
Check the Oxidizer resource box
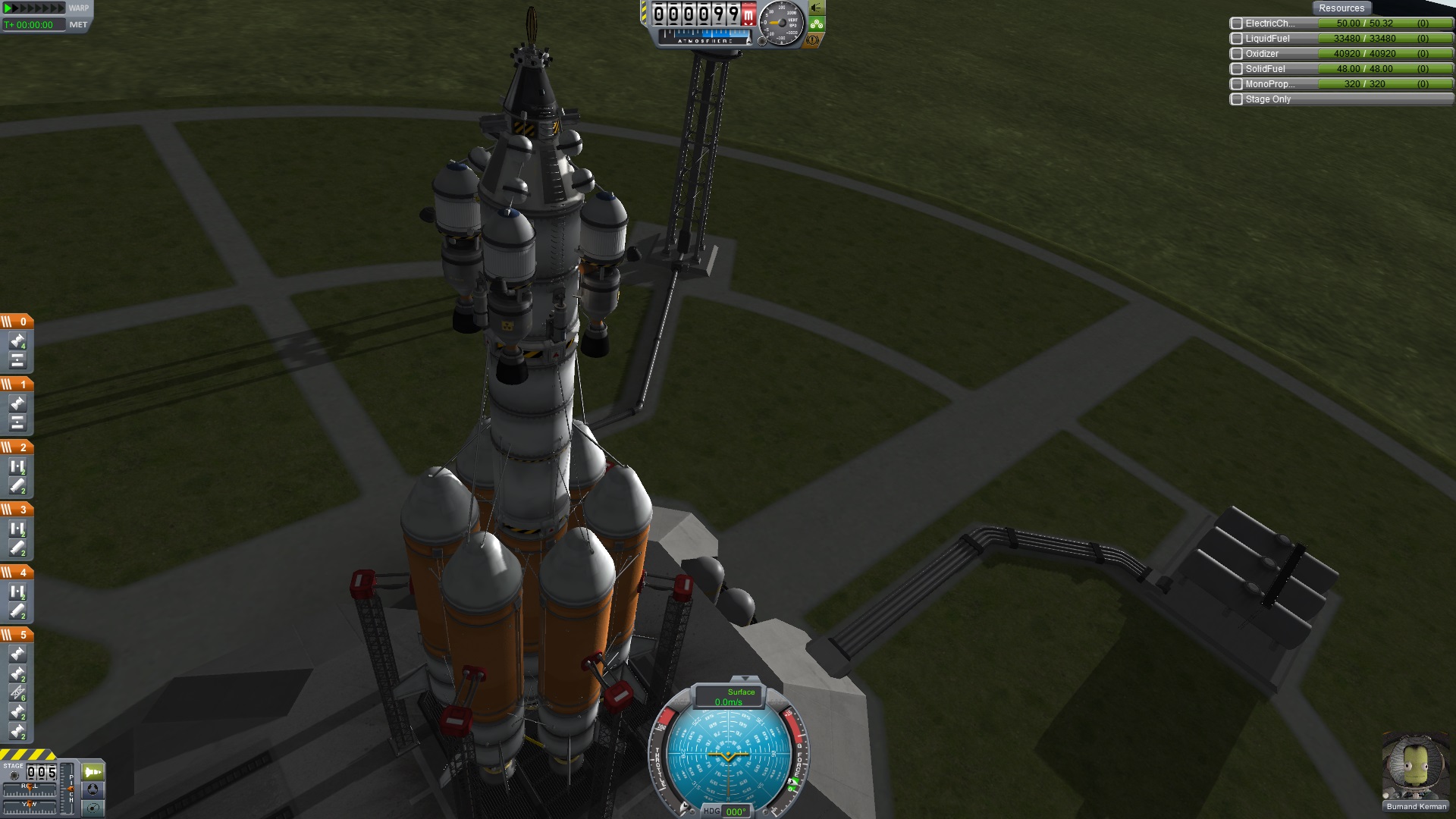tap(1237, 54)
